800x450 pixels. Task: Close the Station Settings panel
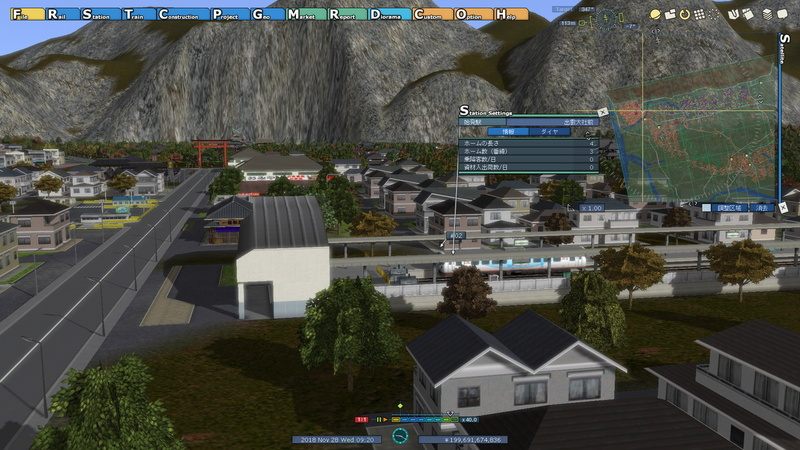(601, 112)
